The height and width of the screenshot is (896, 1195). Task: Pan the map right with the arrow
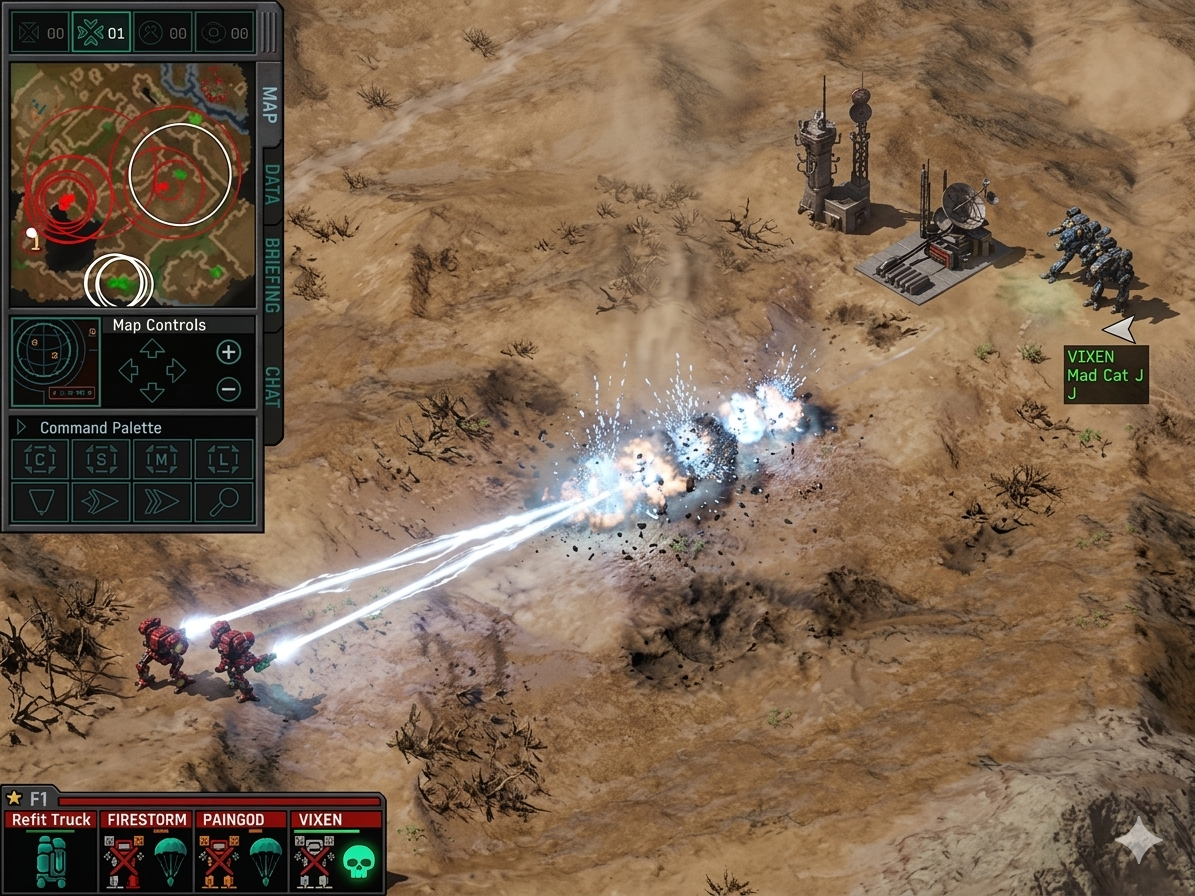(176, 370)
